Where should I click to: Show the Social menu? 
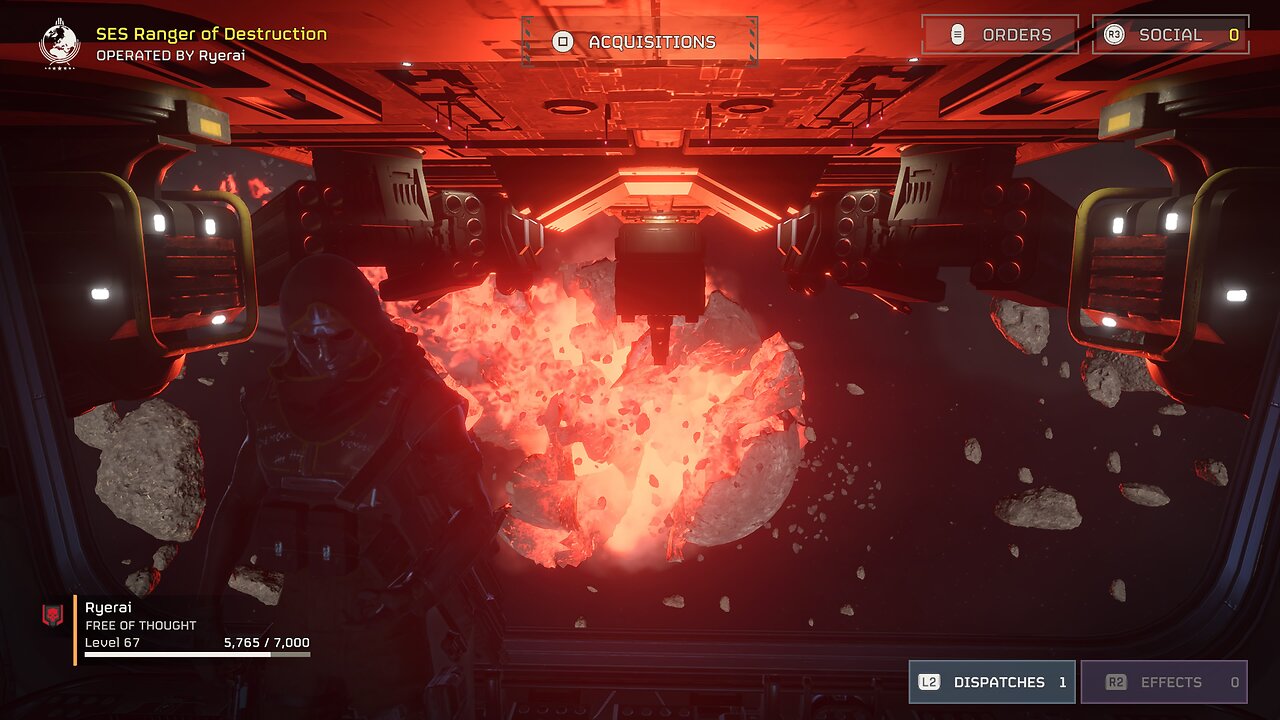pyautogui.click(x=1170, y=35)
